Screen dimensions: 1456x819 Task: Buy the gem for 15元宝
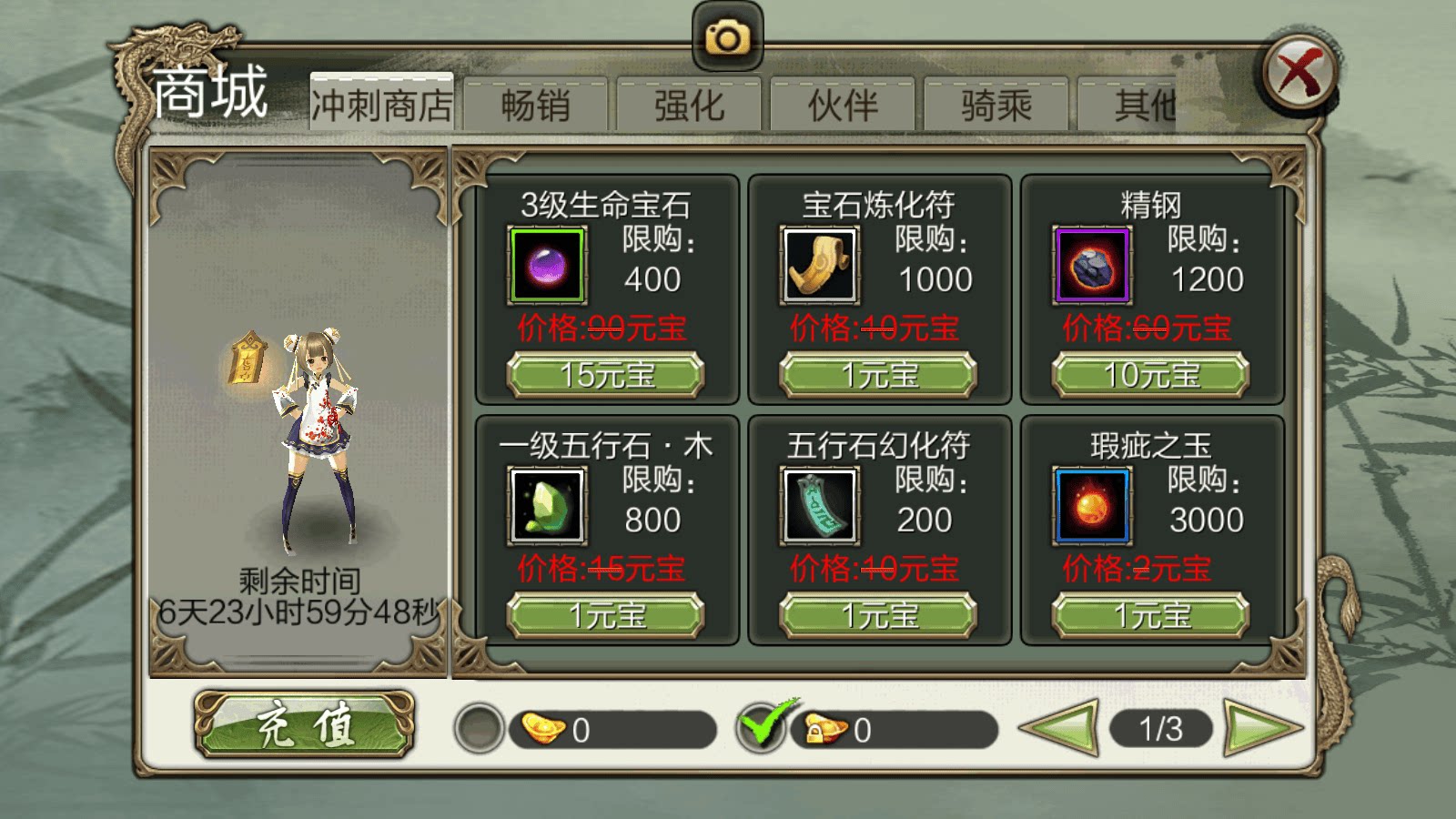(607, 375)
